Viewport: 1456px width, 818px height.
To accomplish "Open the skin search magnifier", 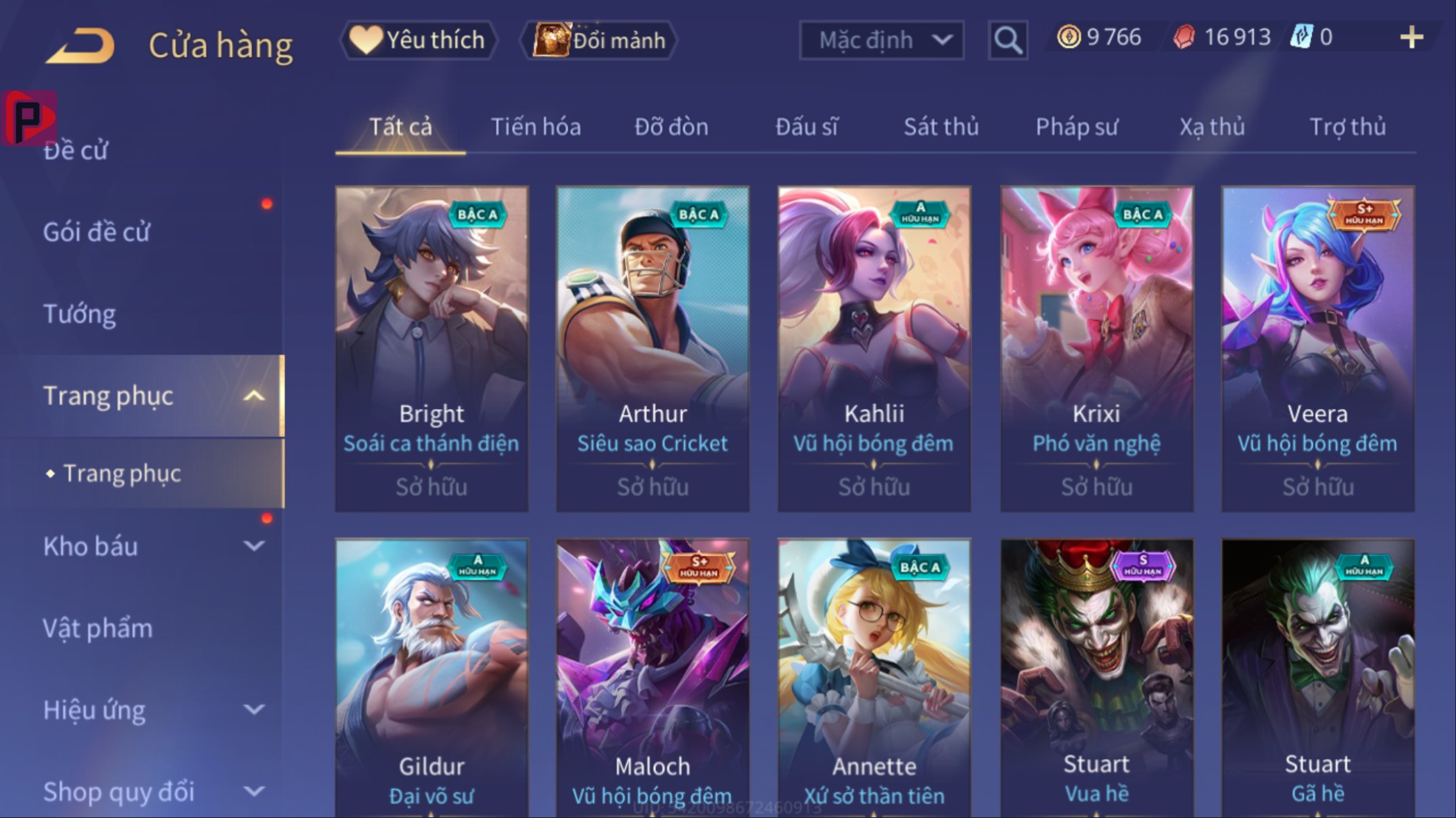I will pos(1008,40).
